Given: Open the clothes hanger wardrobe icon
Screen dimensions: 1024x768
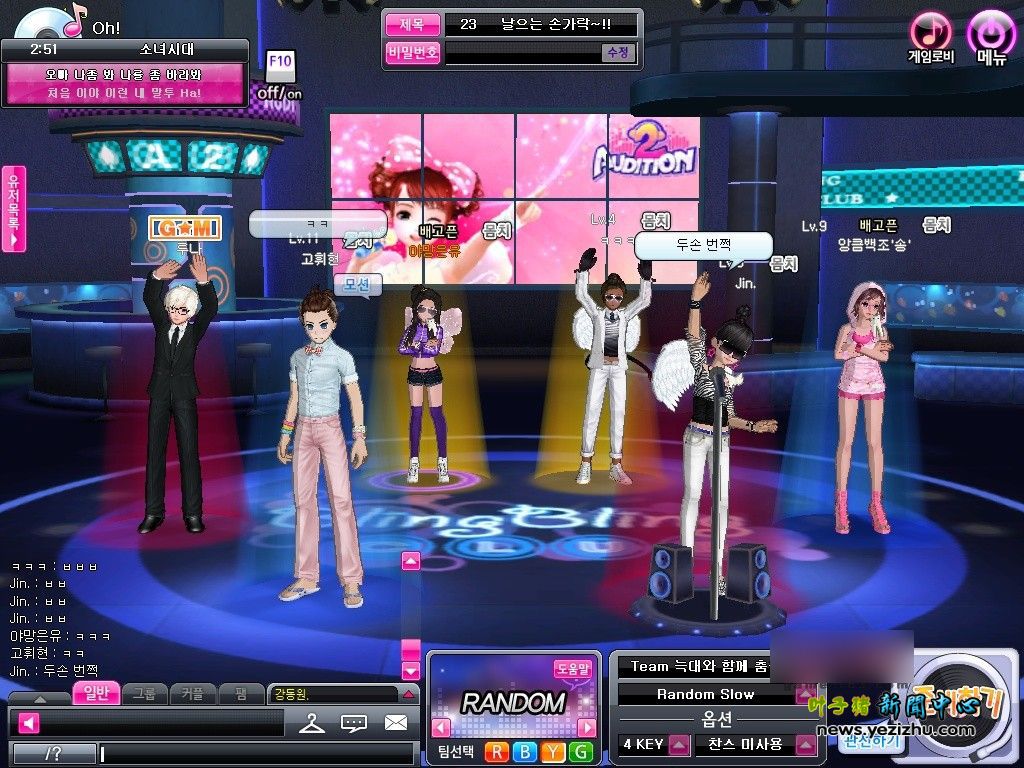Looking at the screenshot, I should pyautogui.click(x=312, y=722).
